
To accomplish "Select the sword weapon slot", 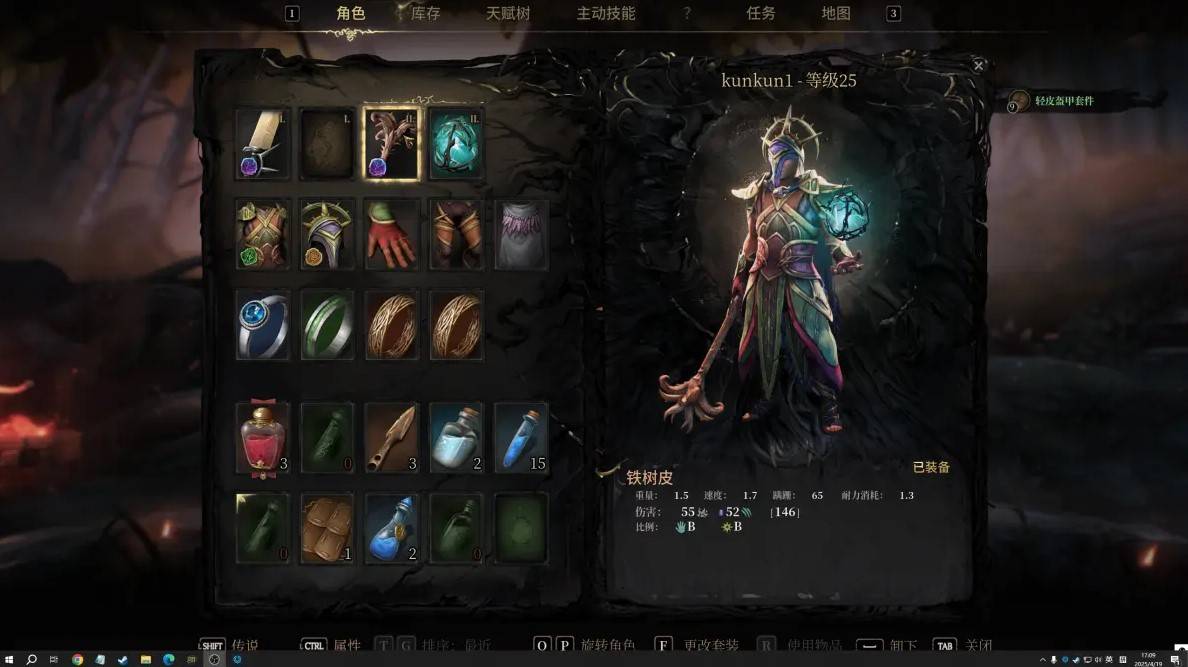I will click(x=263, y=144).
